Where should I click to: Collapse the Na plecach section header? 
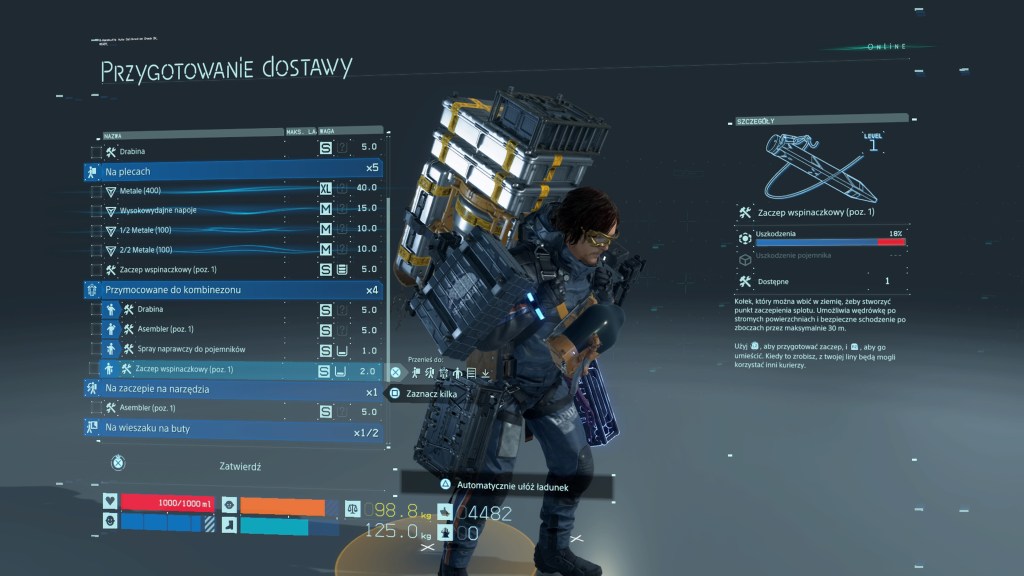pos(230,169)
